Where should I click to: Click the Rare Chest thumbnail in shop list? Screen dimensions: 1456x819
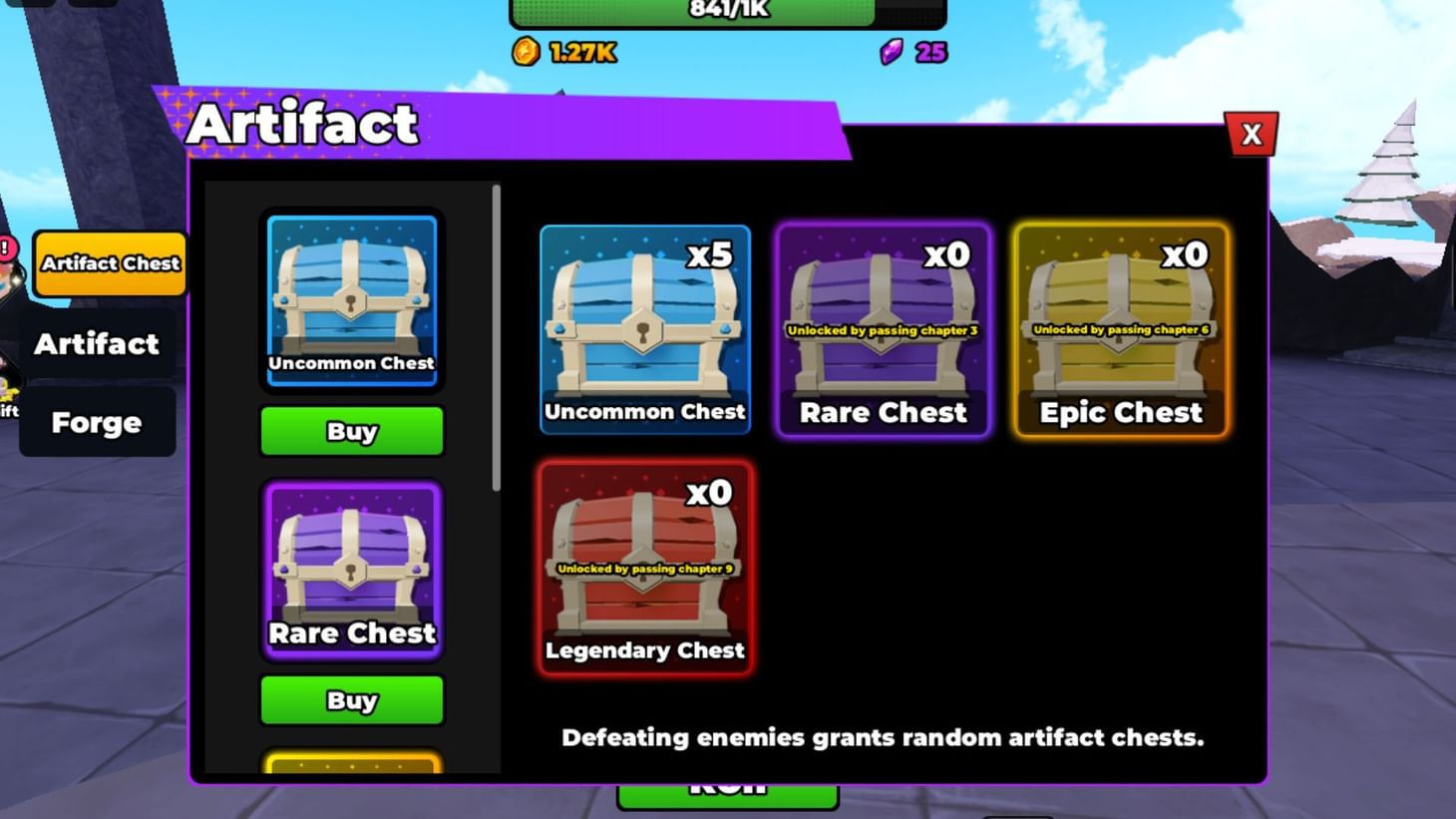pyautogui.click(x=351, y=569)
